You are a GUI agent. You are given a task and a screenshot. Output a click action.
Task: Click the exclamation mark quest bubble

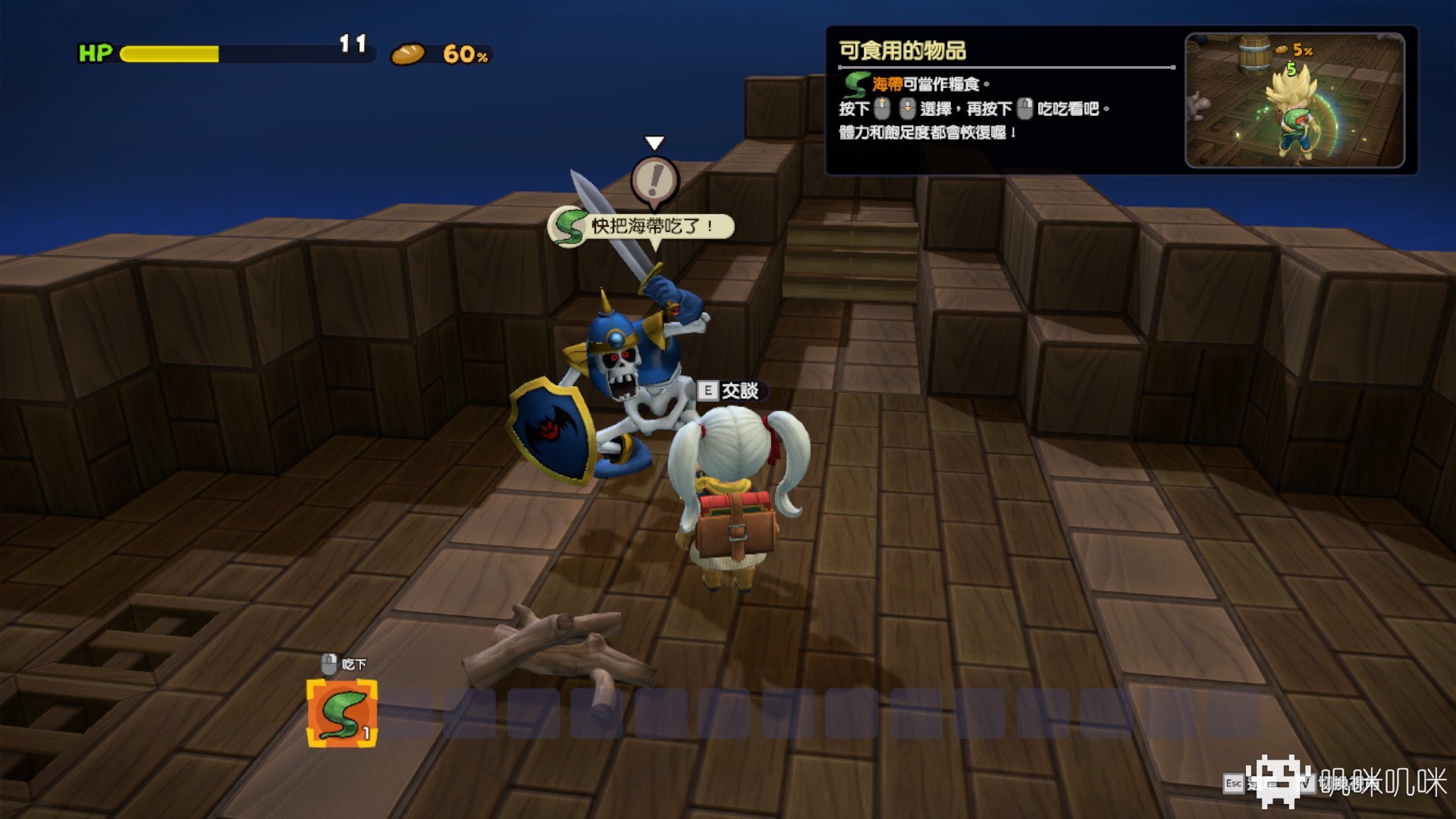click(654, 180)
